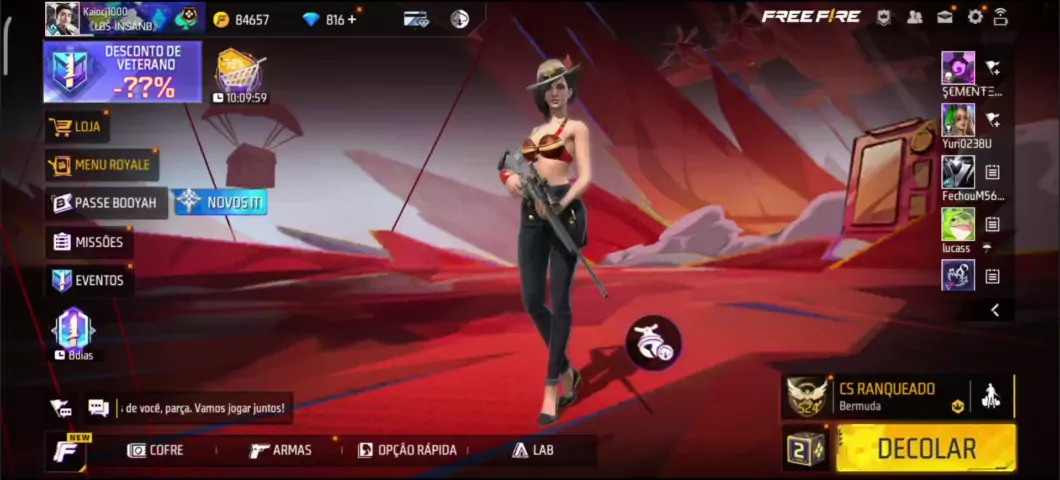Open the COFRE vault tab
This screenshot has height=480, width=1060.
(x=156, y=450)
